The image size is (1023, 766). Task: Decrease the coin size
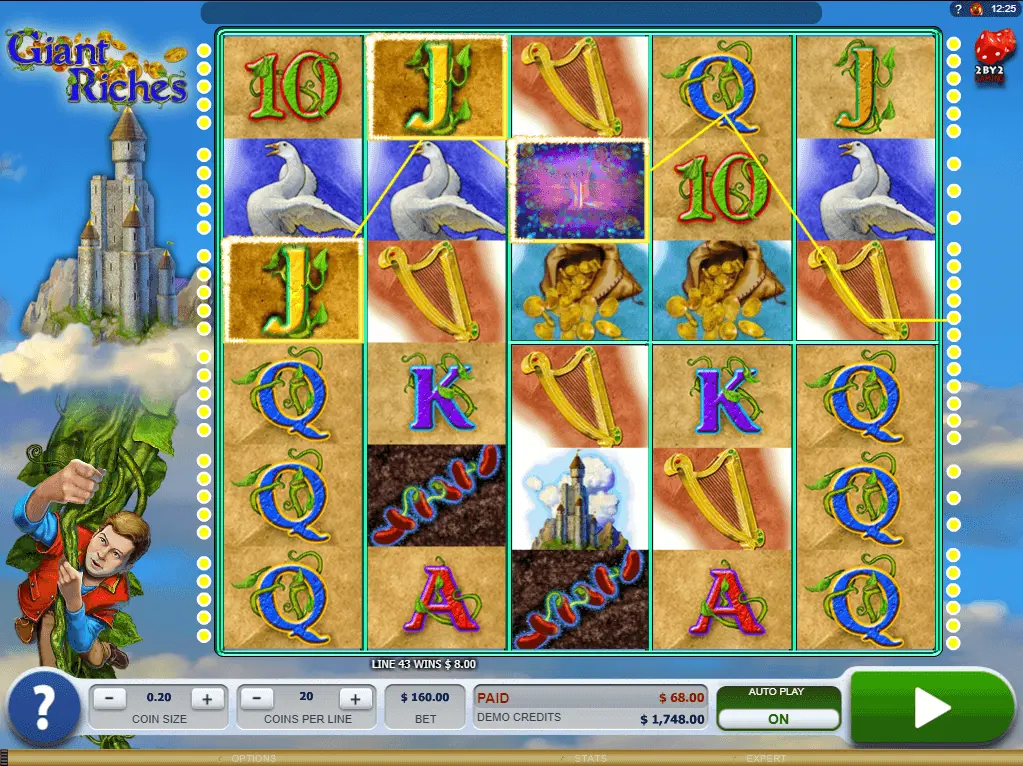[x=114, y=699]
